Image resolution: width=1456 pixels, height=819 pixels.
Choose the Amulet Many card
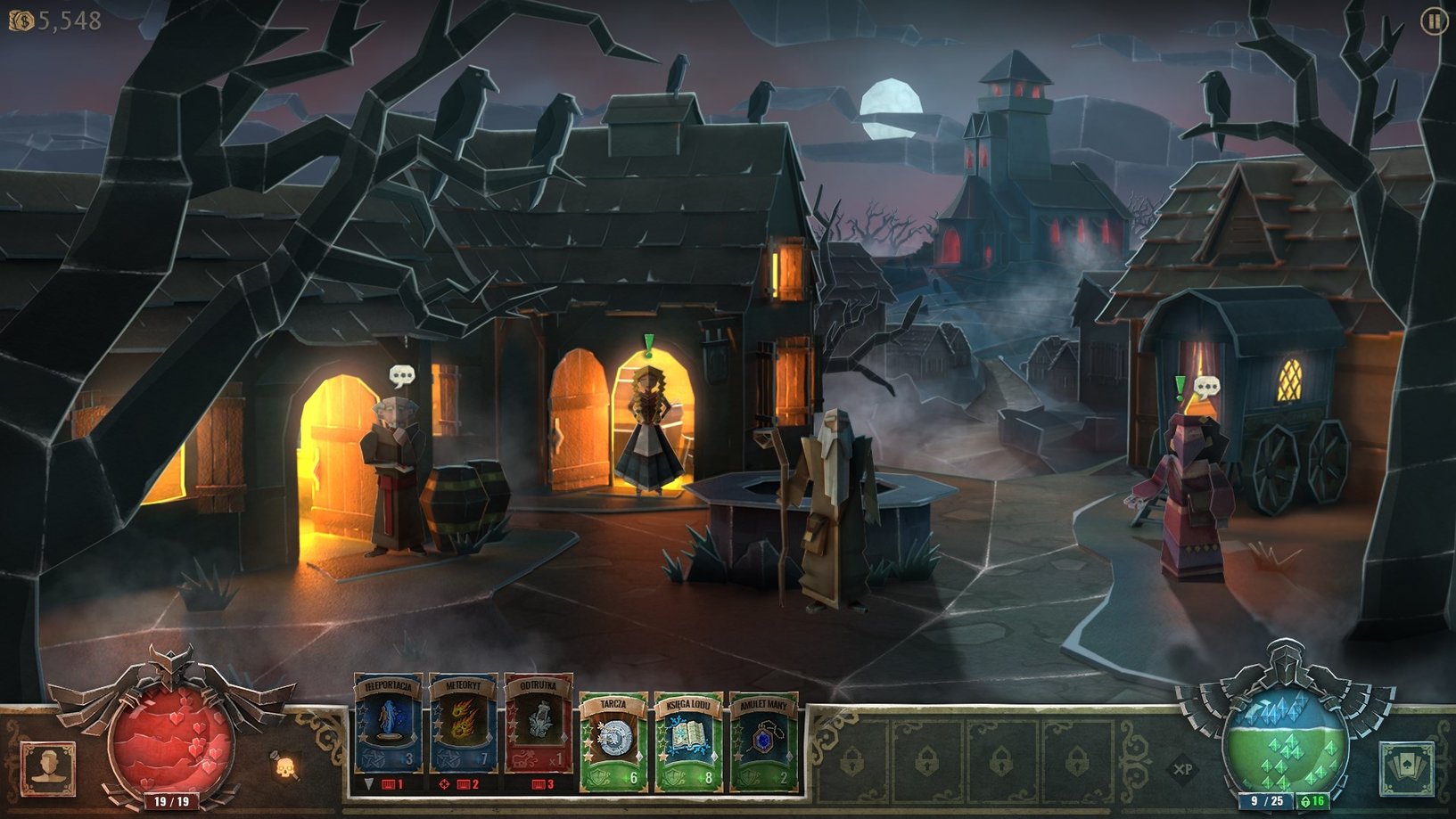click(x=763, y=741)
